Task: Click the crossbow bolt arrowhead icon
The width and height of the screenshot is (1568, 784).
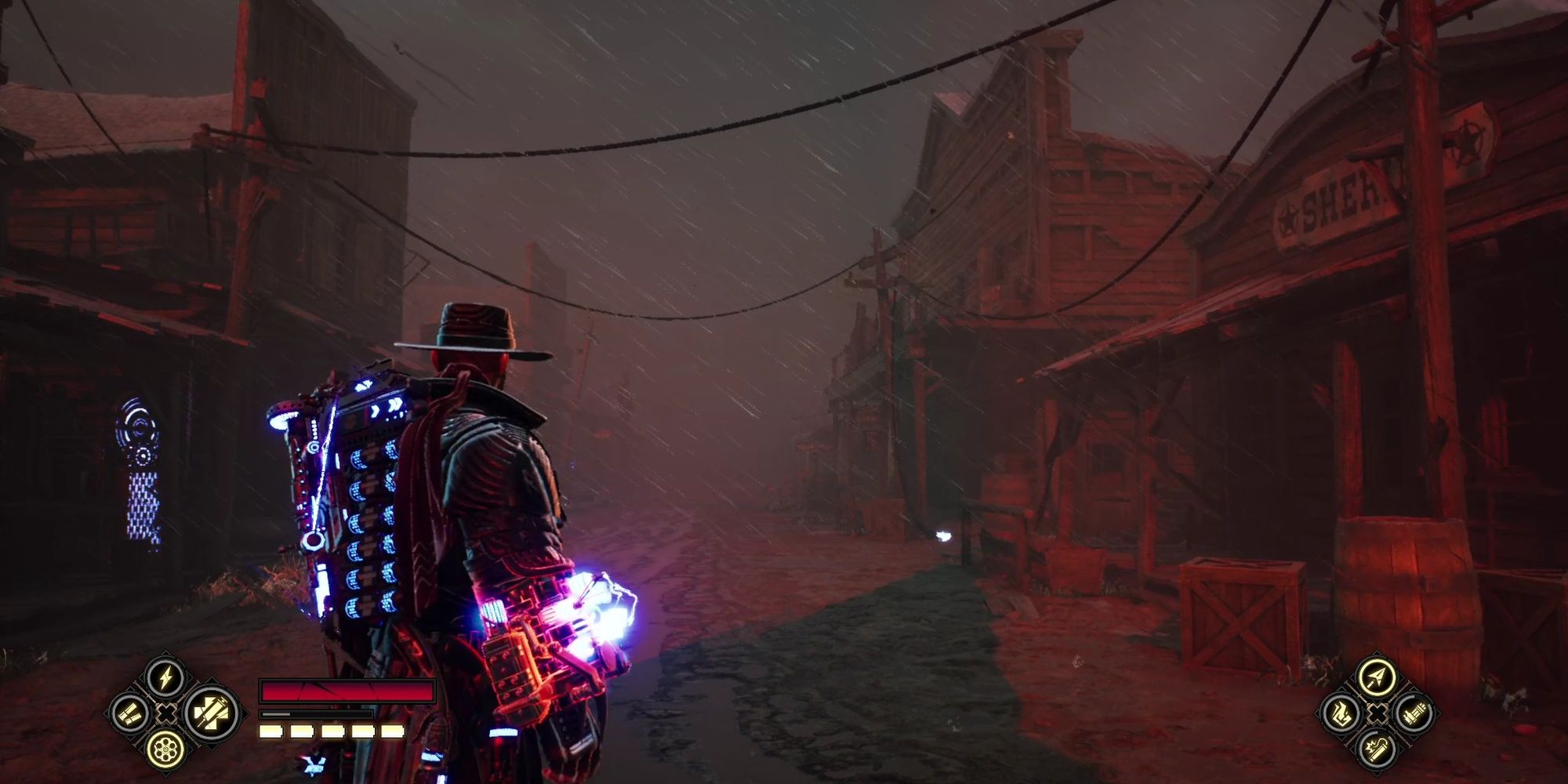Action: (x=1377, y=677)
